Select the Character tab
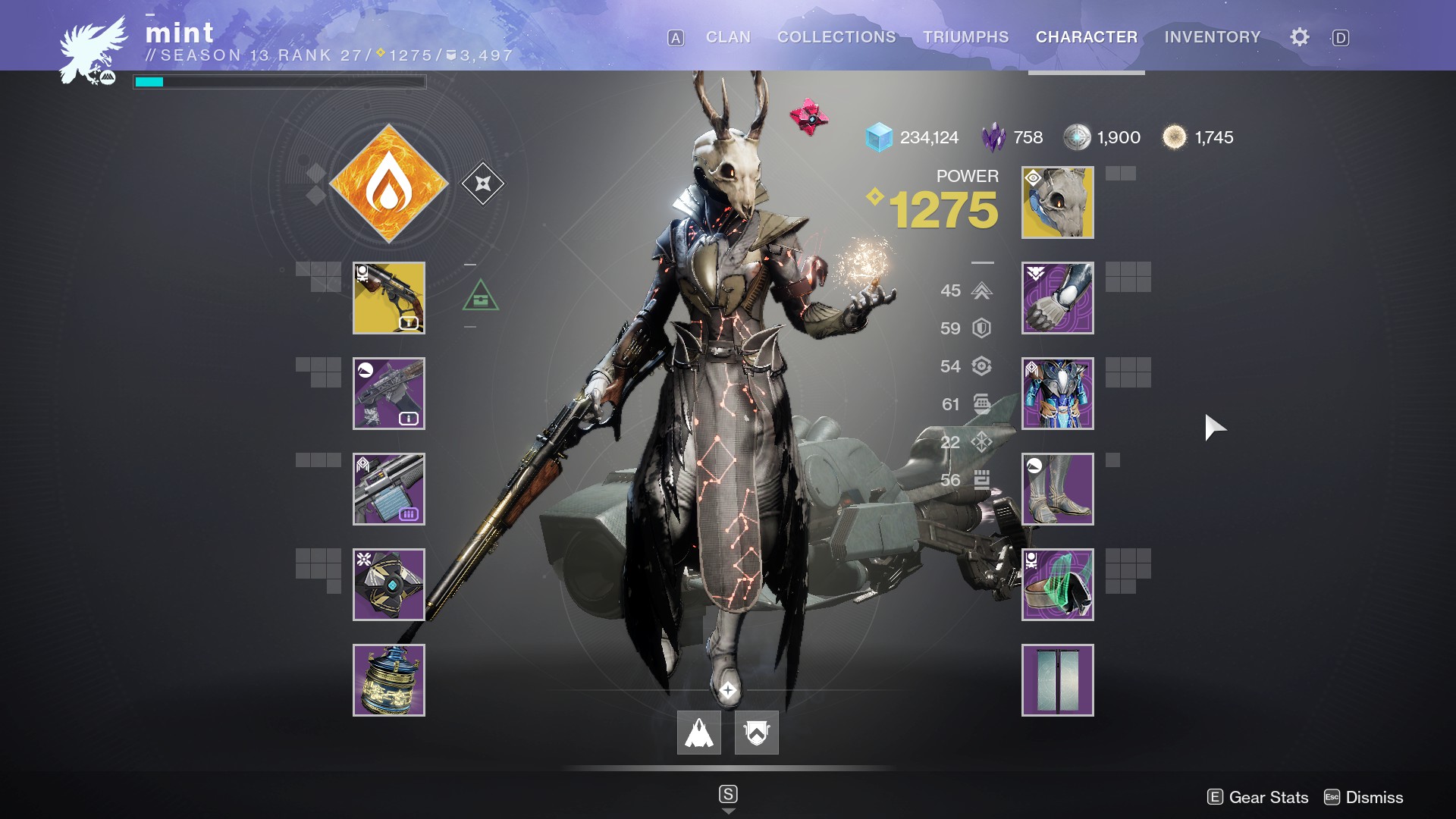 [1087, 37]
